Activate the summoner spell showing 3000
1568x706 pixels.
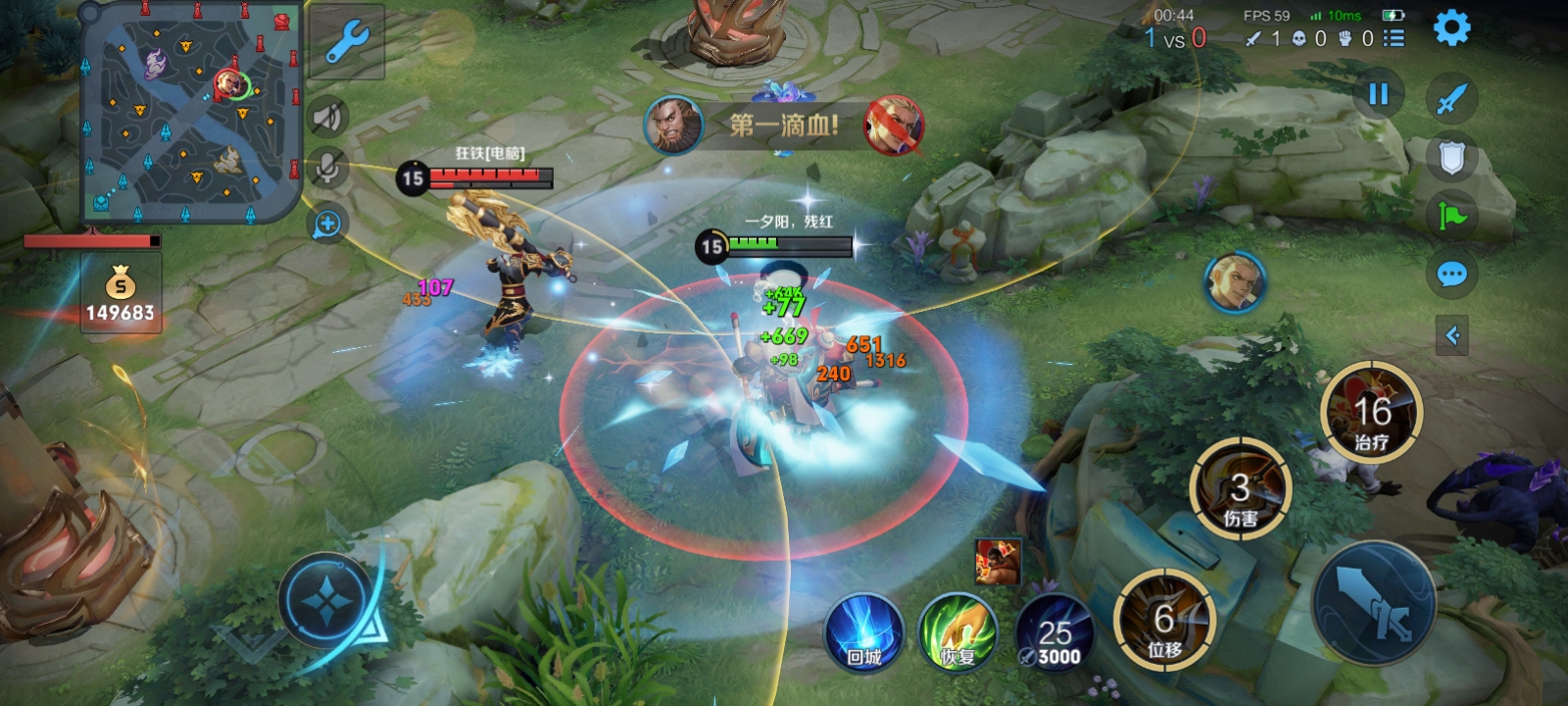[1053, 632]
